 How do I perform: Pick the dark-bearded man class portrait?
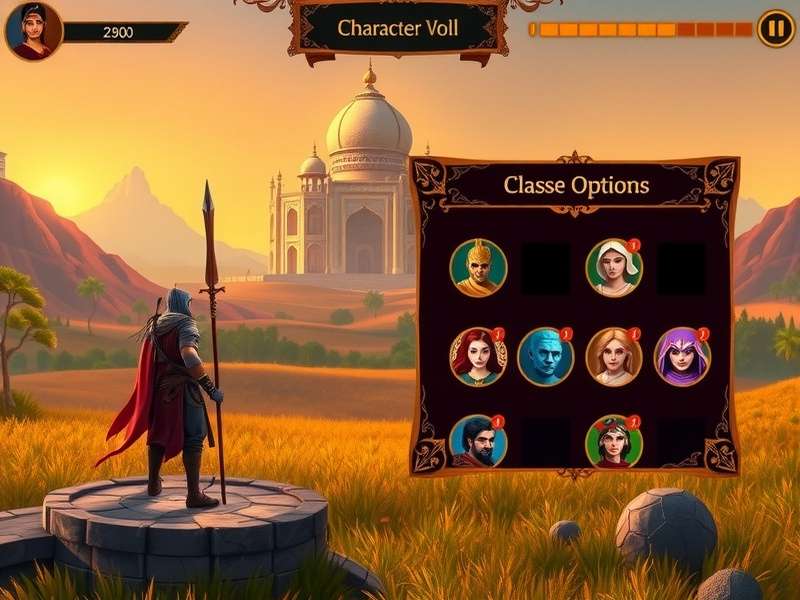(x=478, y=442)
